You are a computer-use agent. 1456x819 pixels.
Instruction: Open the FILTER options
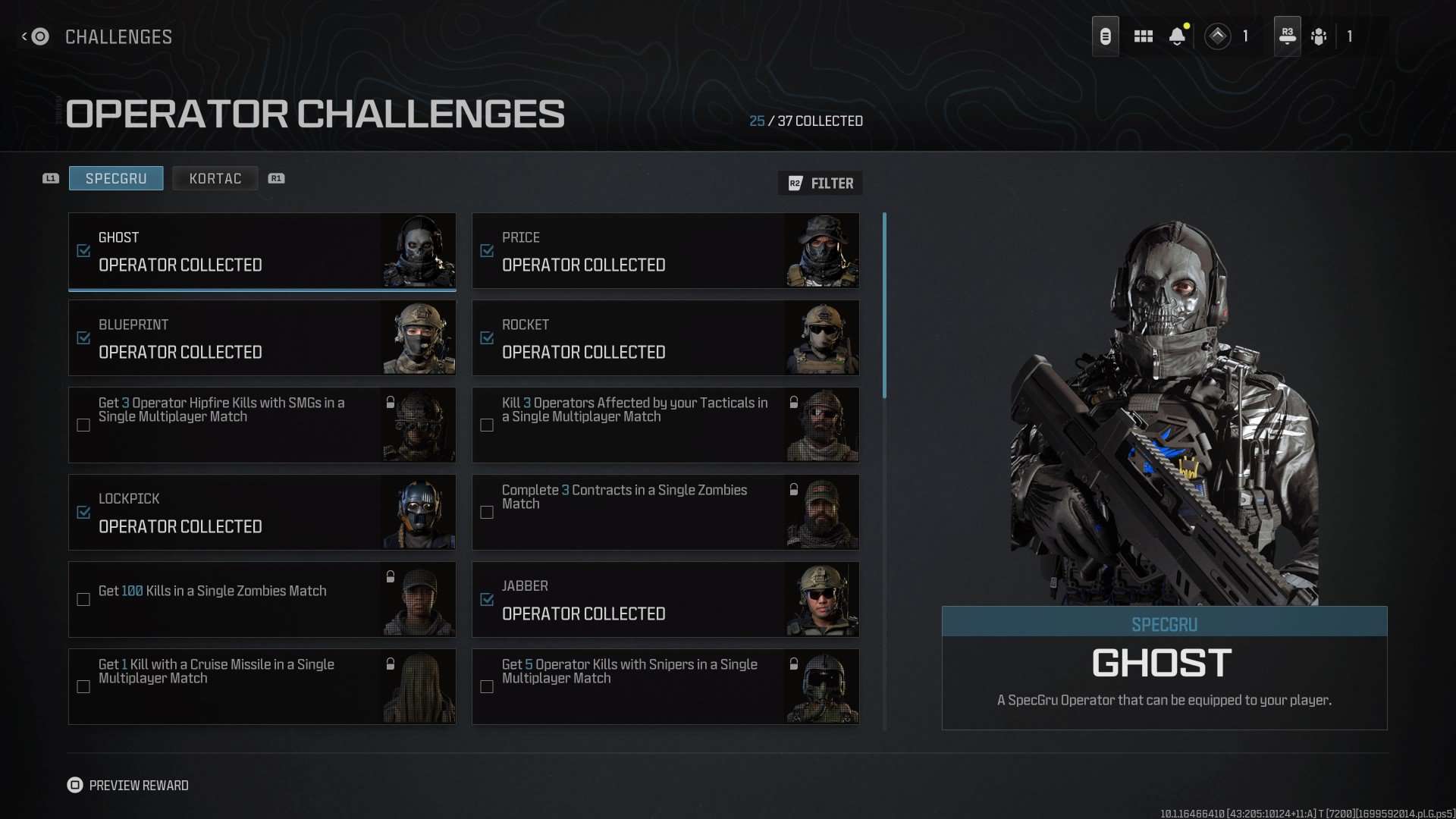pos(820,183)
